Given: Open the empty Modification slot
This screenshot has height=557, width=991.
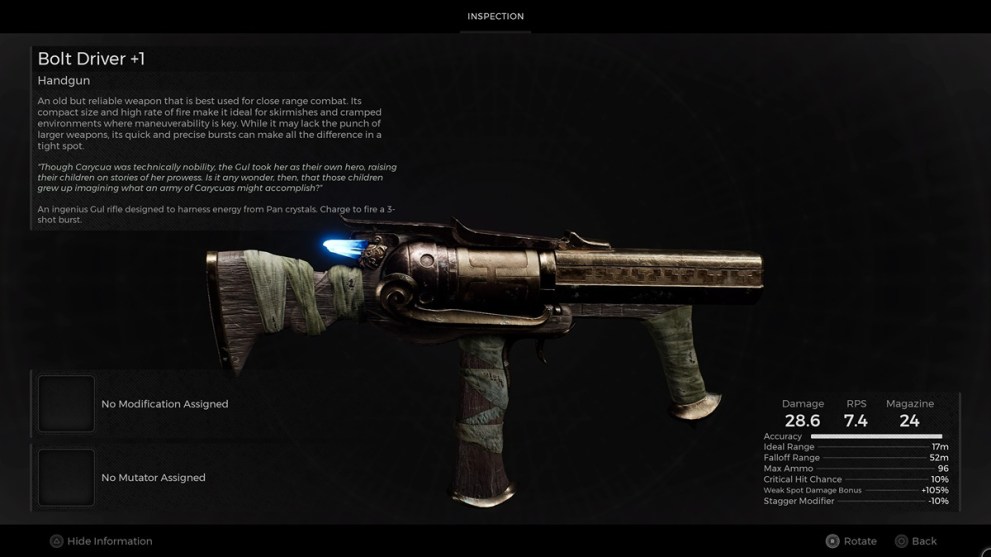Looking at the screenshot, I should click(67, 404).
